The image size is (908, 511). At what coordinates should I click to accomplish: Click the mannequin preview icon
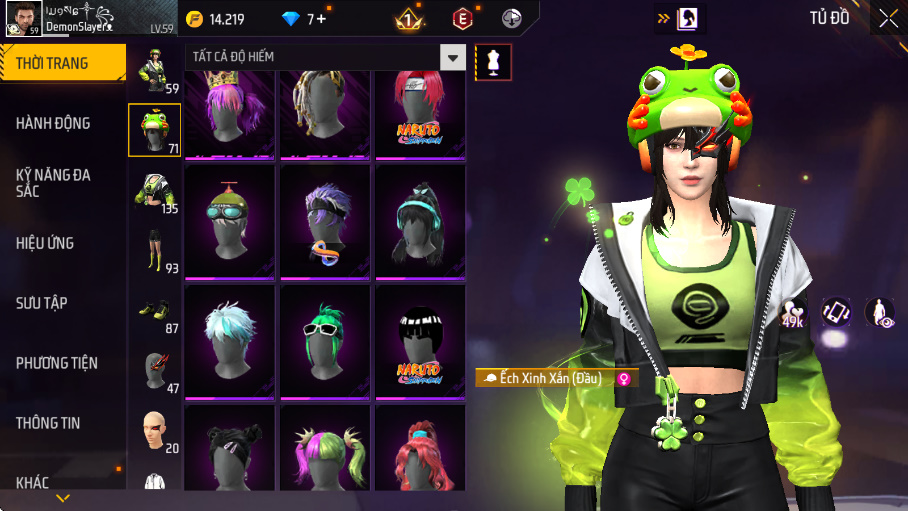pyautogui.click(x=493, y=62)
